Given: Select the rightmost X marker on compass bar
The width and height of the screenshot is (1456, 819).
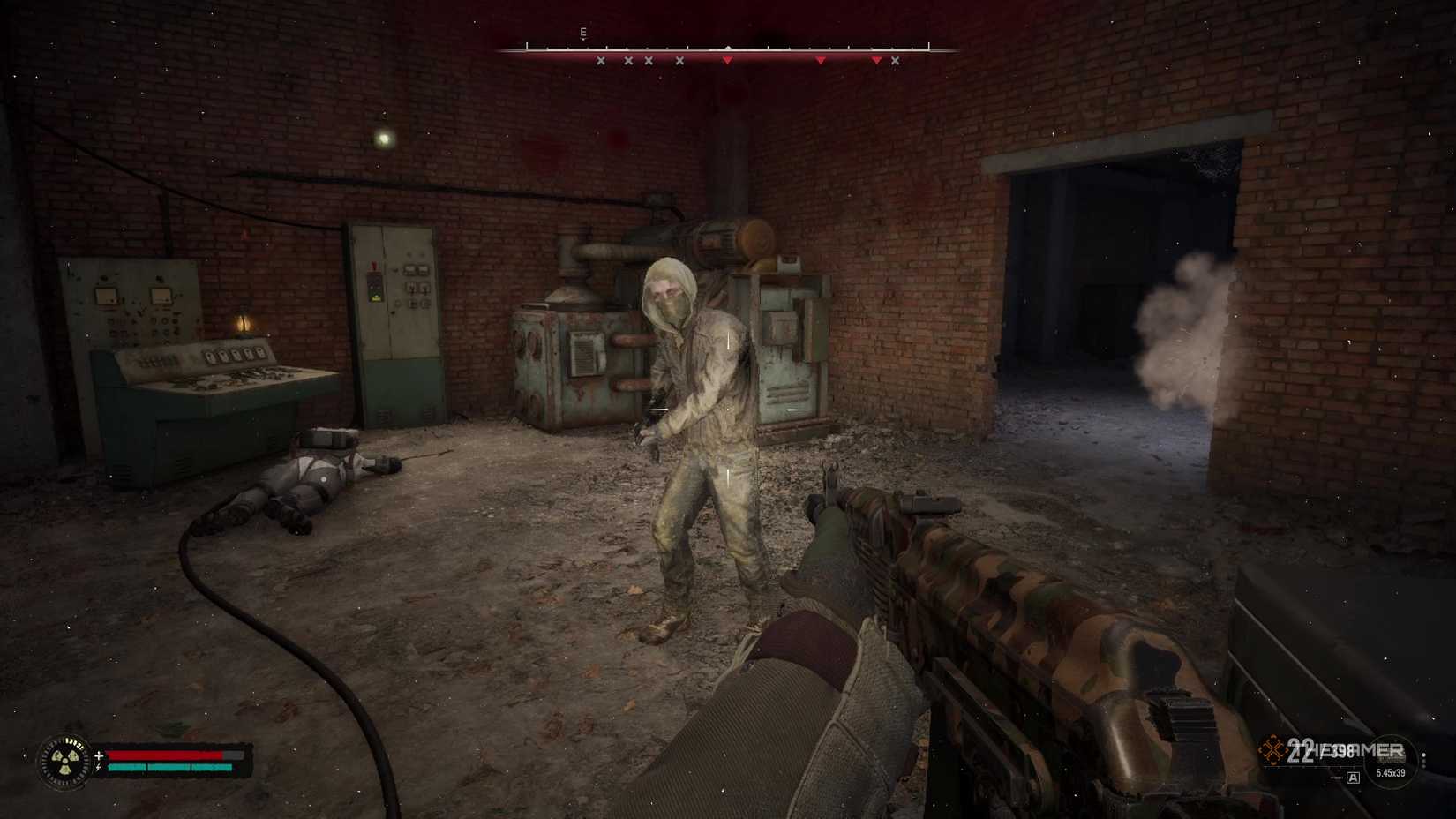Looking at the screenshot, I should (x=895, y=61).
